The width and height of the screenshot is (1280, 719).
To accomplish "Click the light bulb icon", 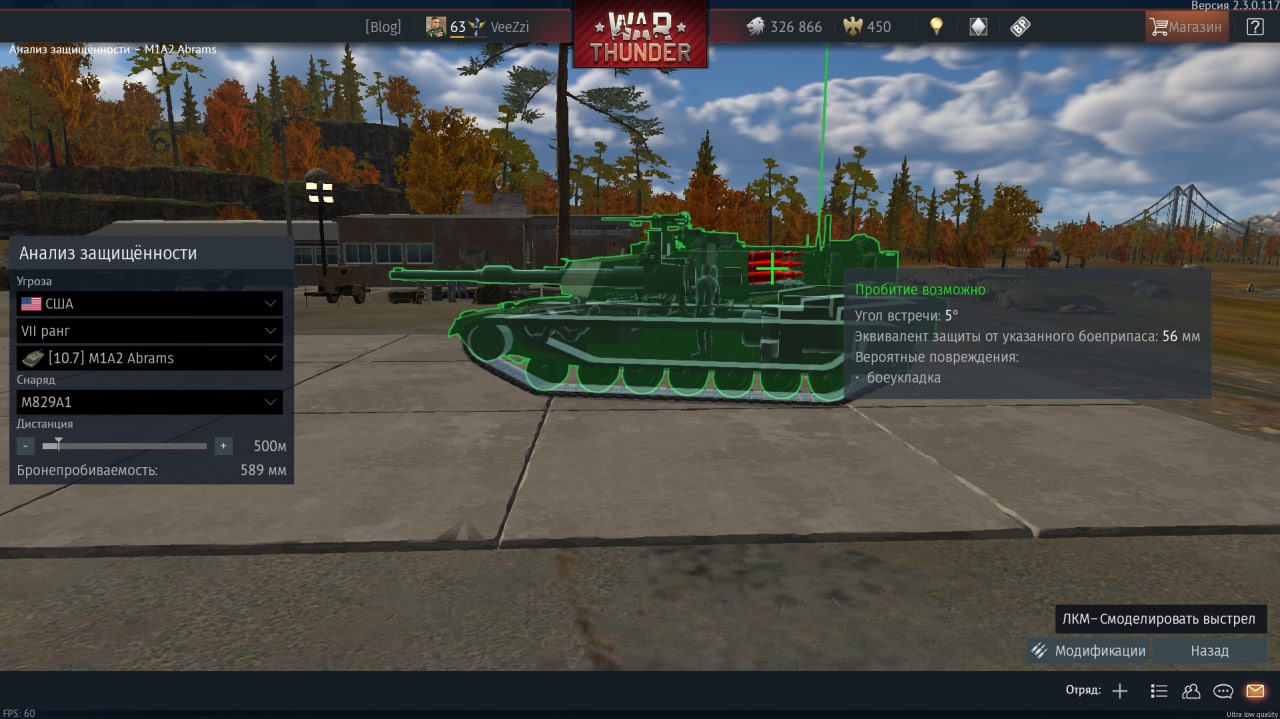I will pyautogui.click(x=936, y=27).
